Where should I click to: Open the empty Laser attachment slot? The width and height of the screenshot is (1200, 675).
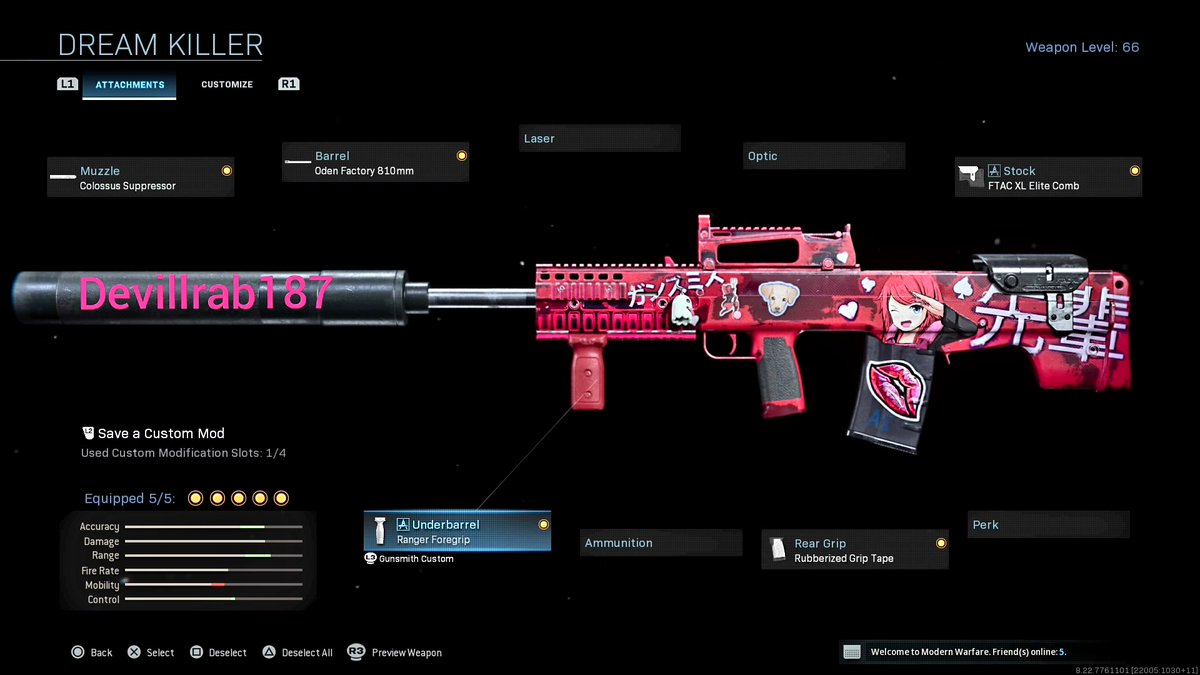coord(600,139)
